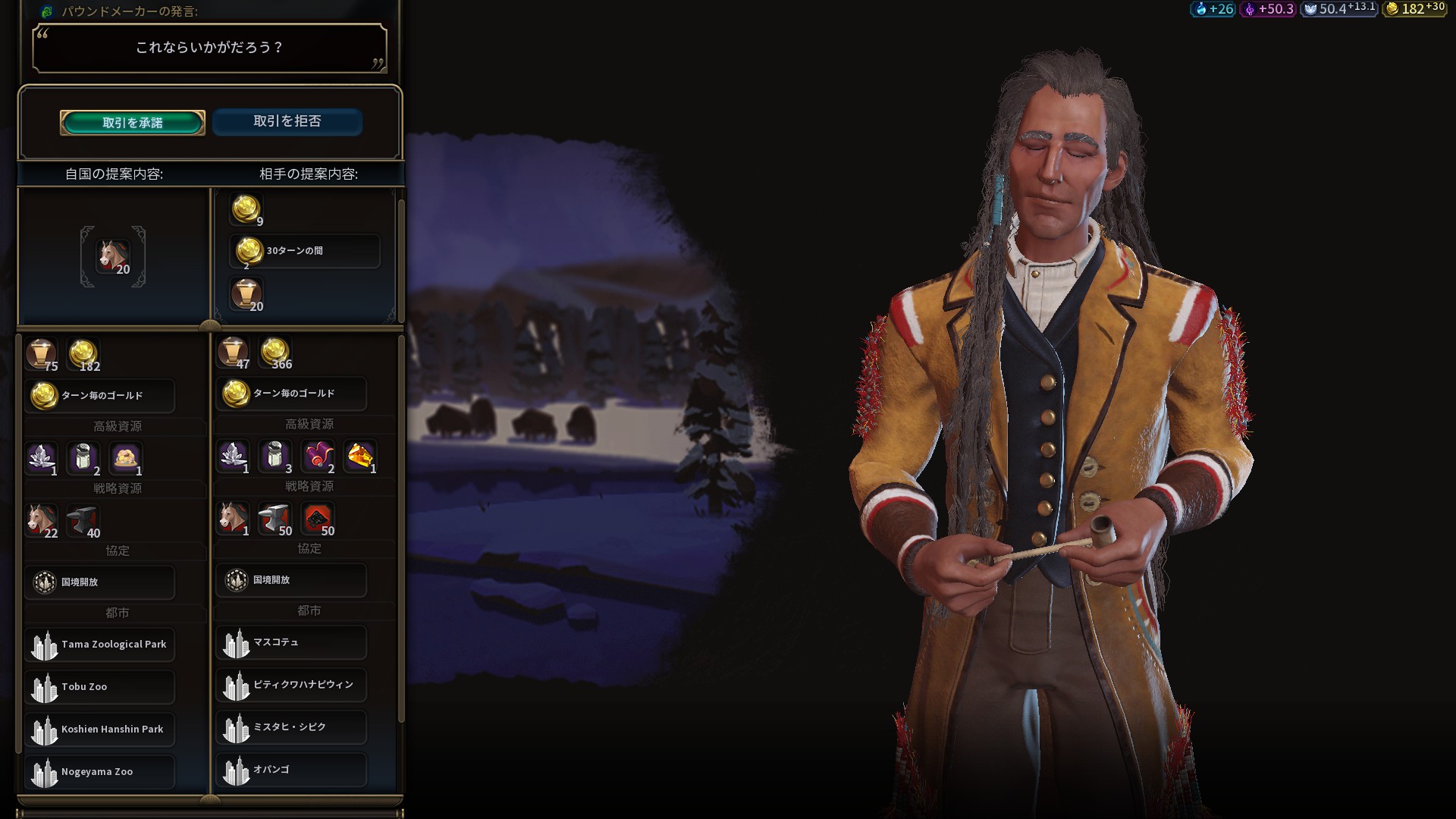Choose opponent city オパンゴ
The image size is (1456, 819).
pyautogui.click(x=291, y=770)
